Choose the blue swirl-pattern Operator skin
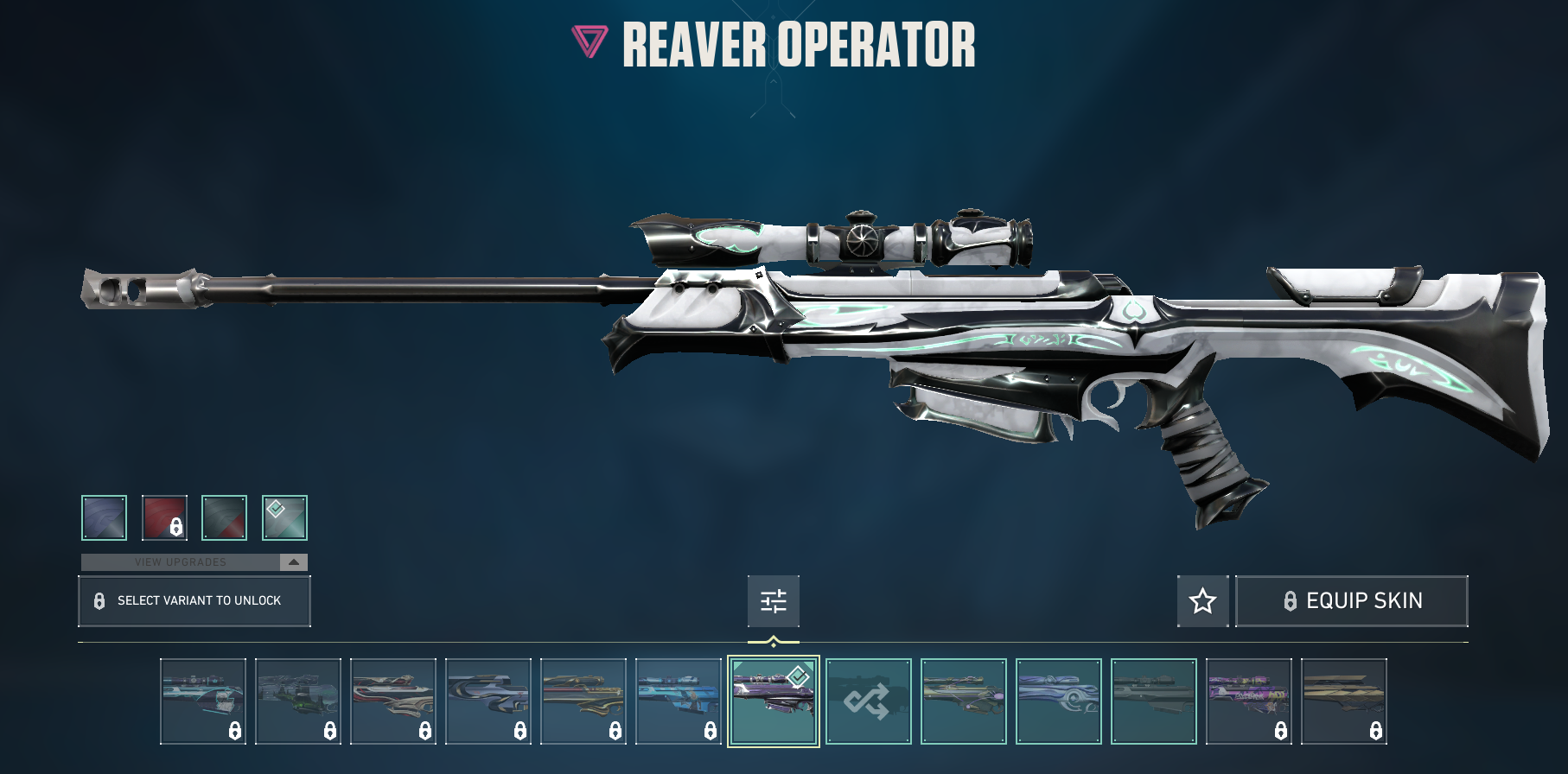Viewport: 1568px width, 774px height. [1058, 701]
